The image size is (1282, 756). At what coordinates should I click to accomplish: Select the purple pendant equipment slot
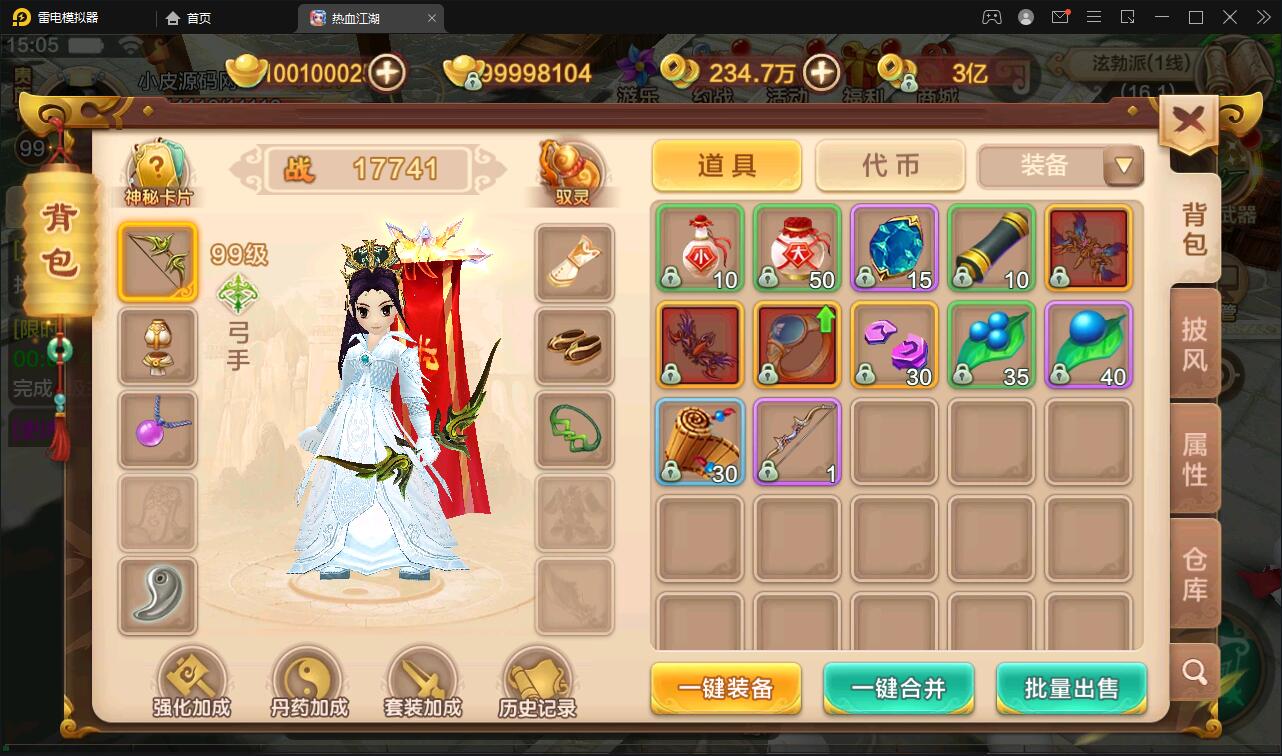157,431
